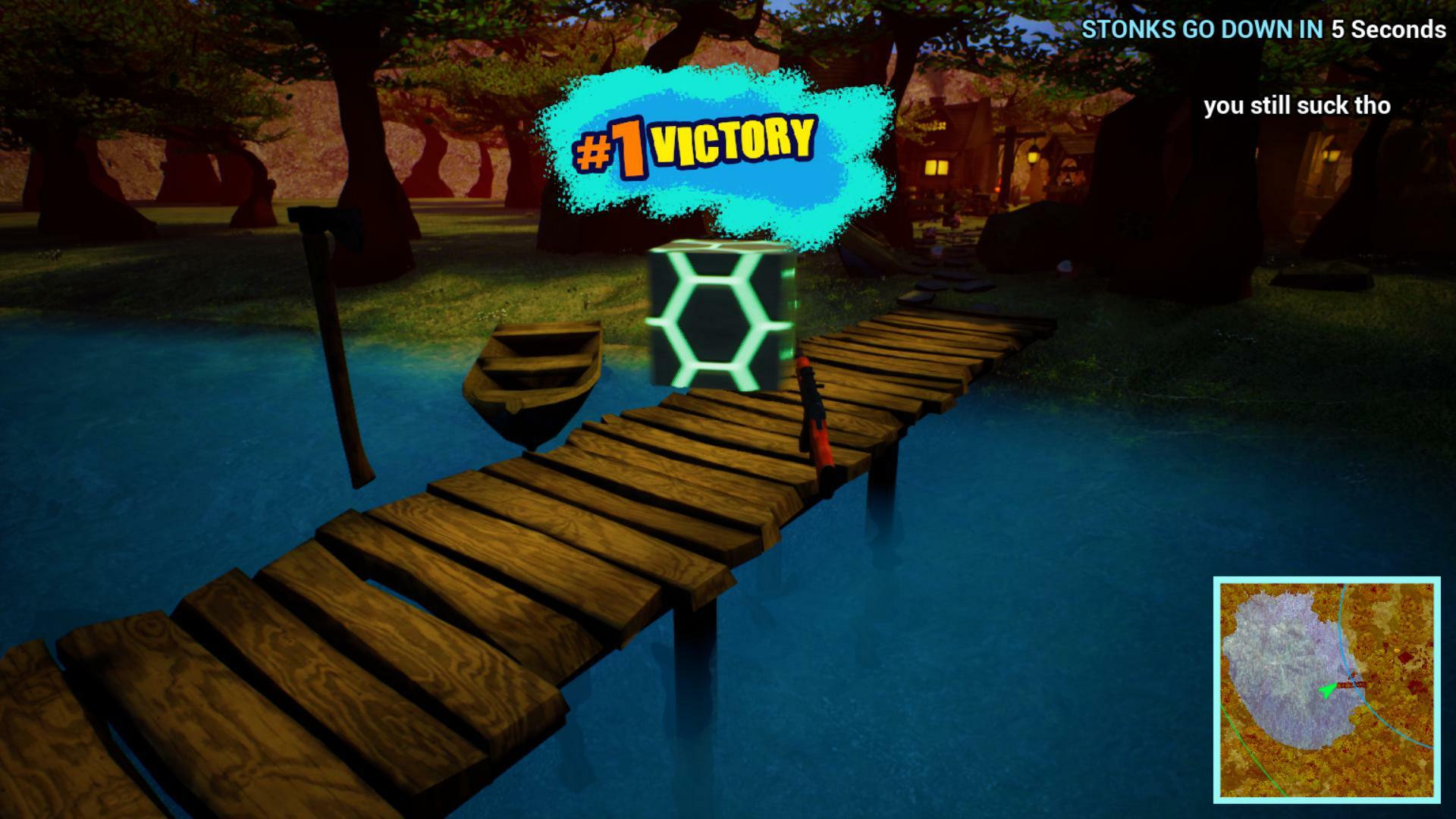Click the green player arrow on the minimap

pos(1327,689)
